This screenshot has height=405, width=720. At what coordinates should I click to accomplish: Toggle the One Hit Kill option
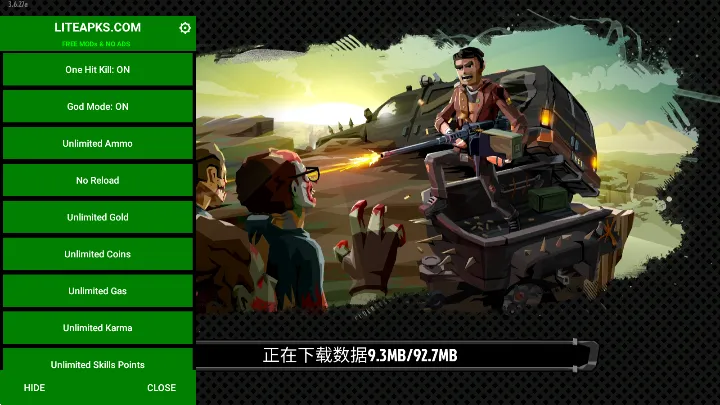pos(98,70)
